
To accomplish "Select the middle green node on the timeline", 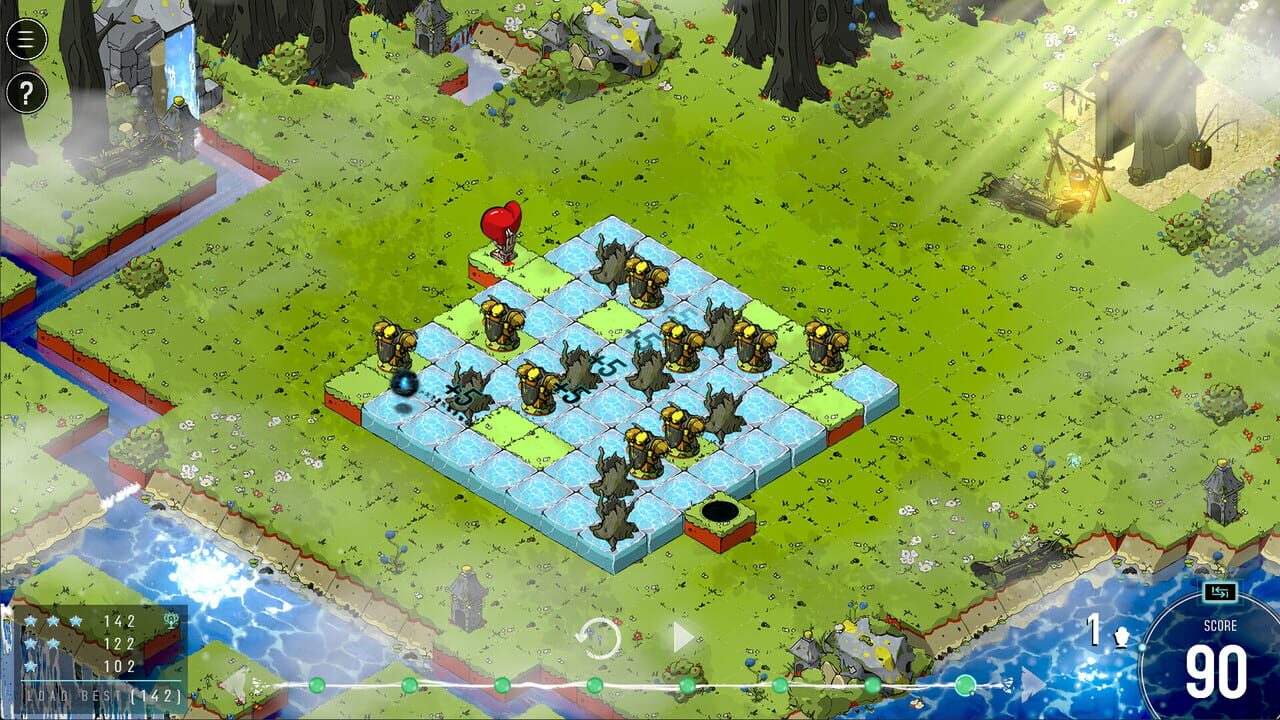I will 593,686.
